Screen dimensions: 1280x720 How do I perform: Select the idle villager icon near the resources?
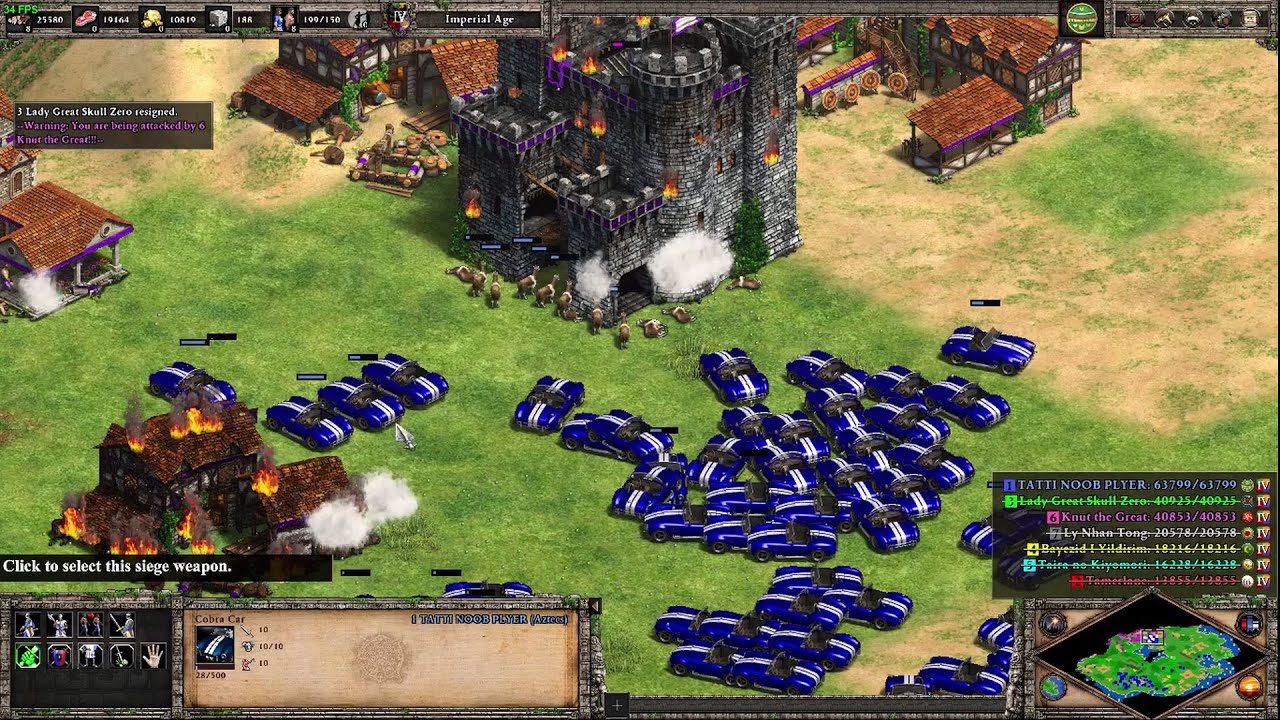[358, 18]
